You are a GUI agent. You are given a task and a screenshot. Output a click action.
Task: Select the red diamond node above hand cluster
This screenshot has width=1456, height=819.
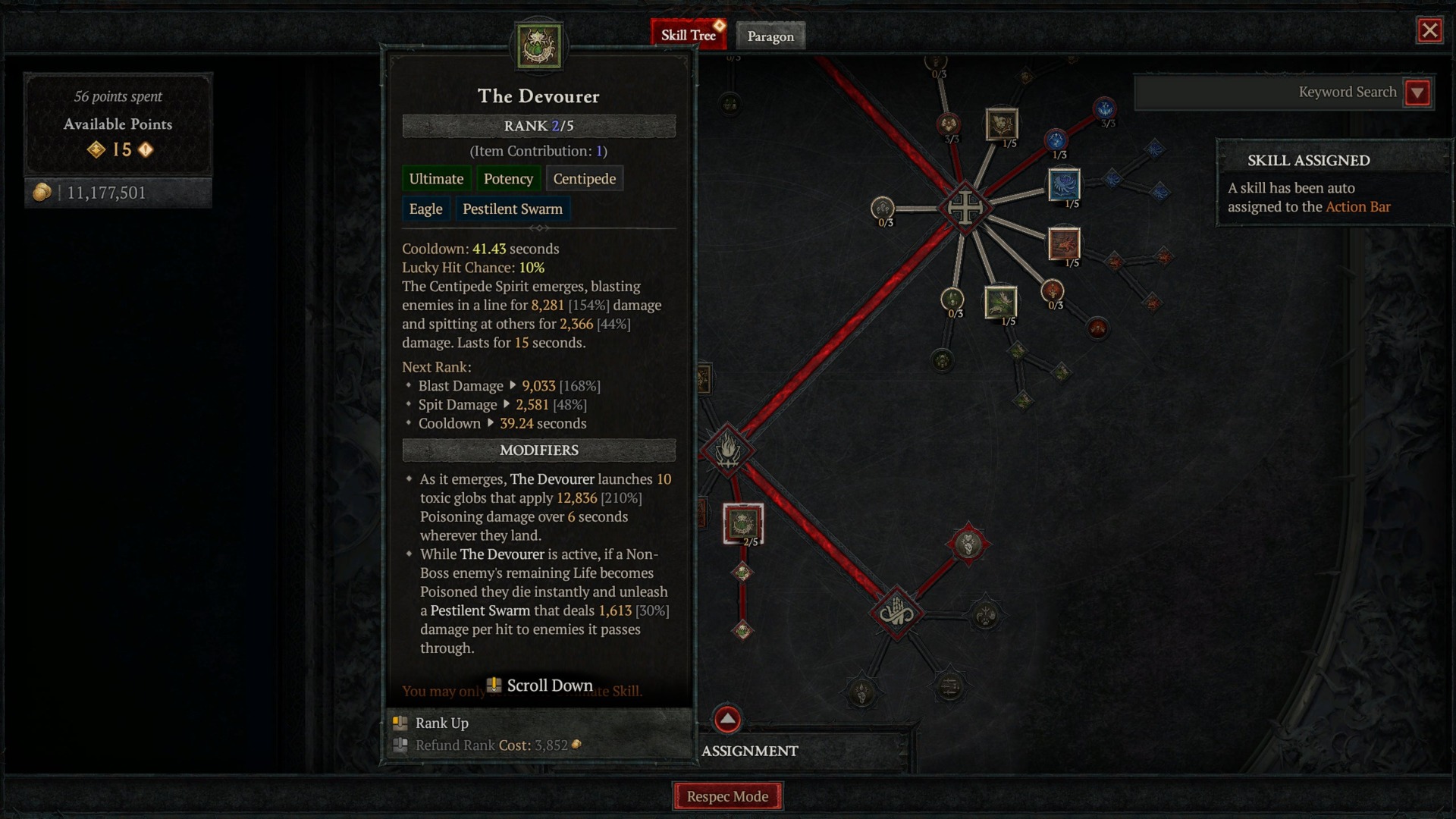(x=968, y=544)
